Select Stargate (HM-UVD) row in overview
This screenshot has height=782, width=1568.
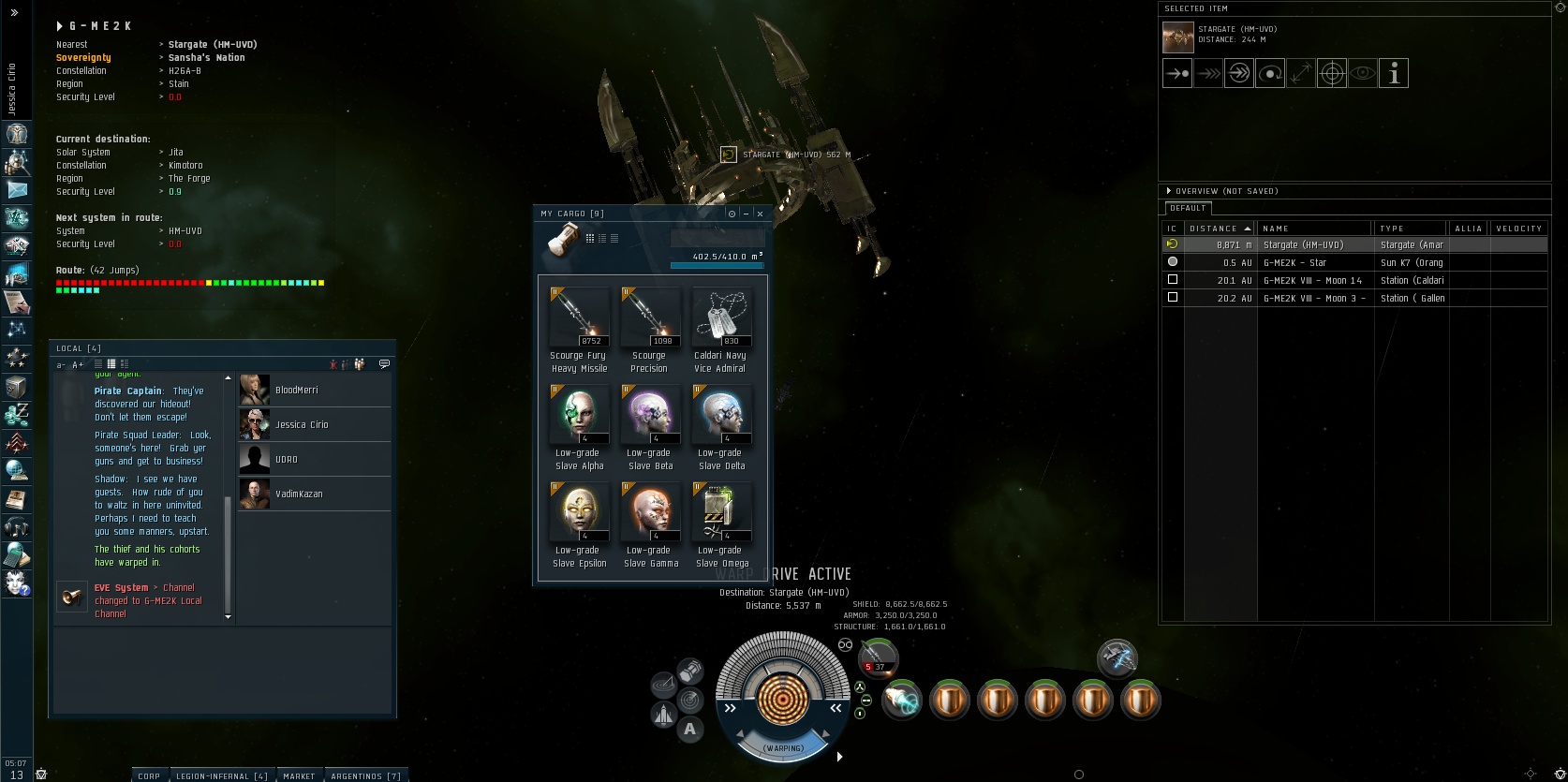[1311, 245]
